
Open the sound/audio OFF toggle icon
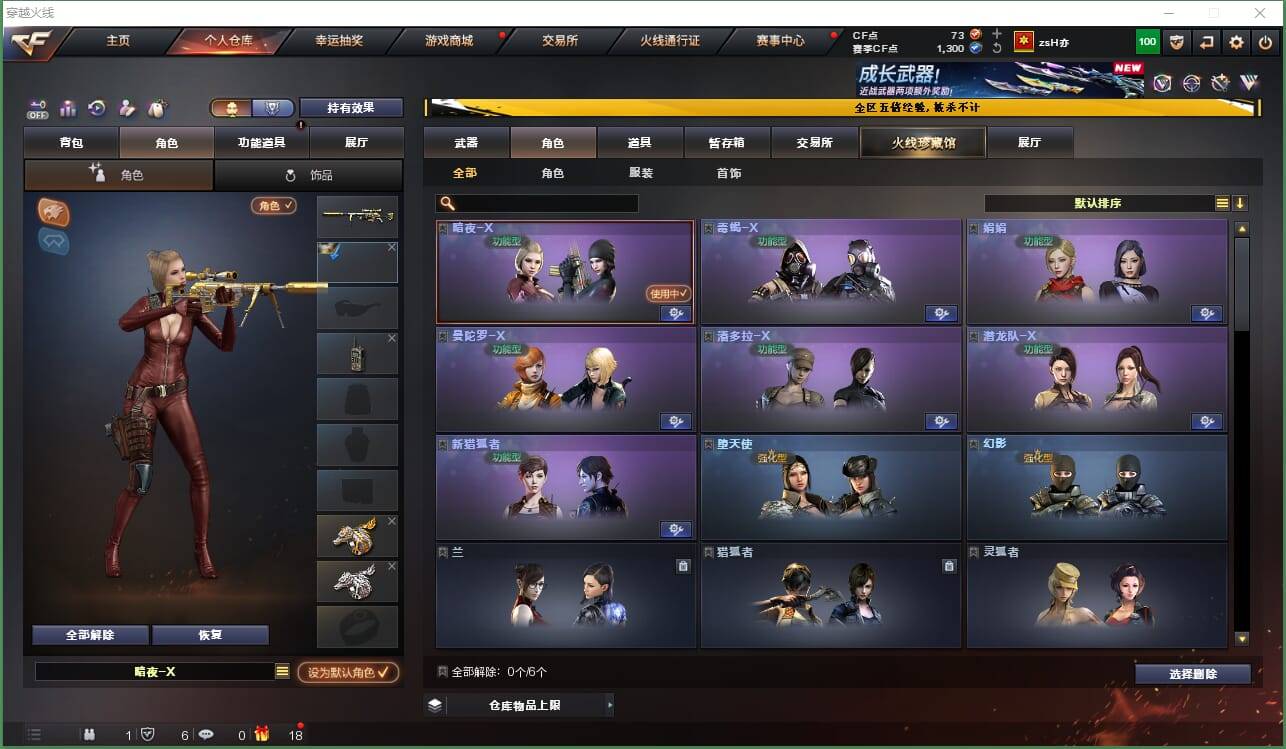pyautogui.click(x=38, y=107)
